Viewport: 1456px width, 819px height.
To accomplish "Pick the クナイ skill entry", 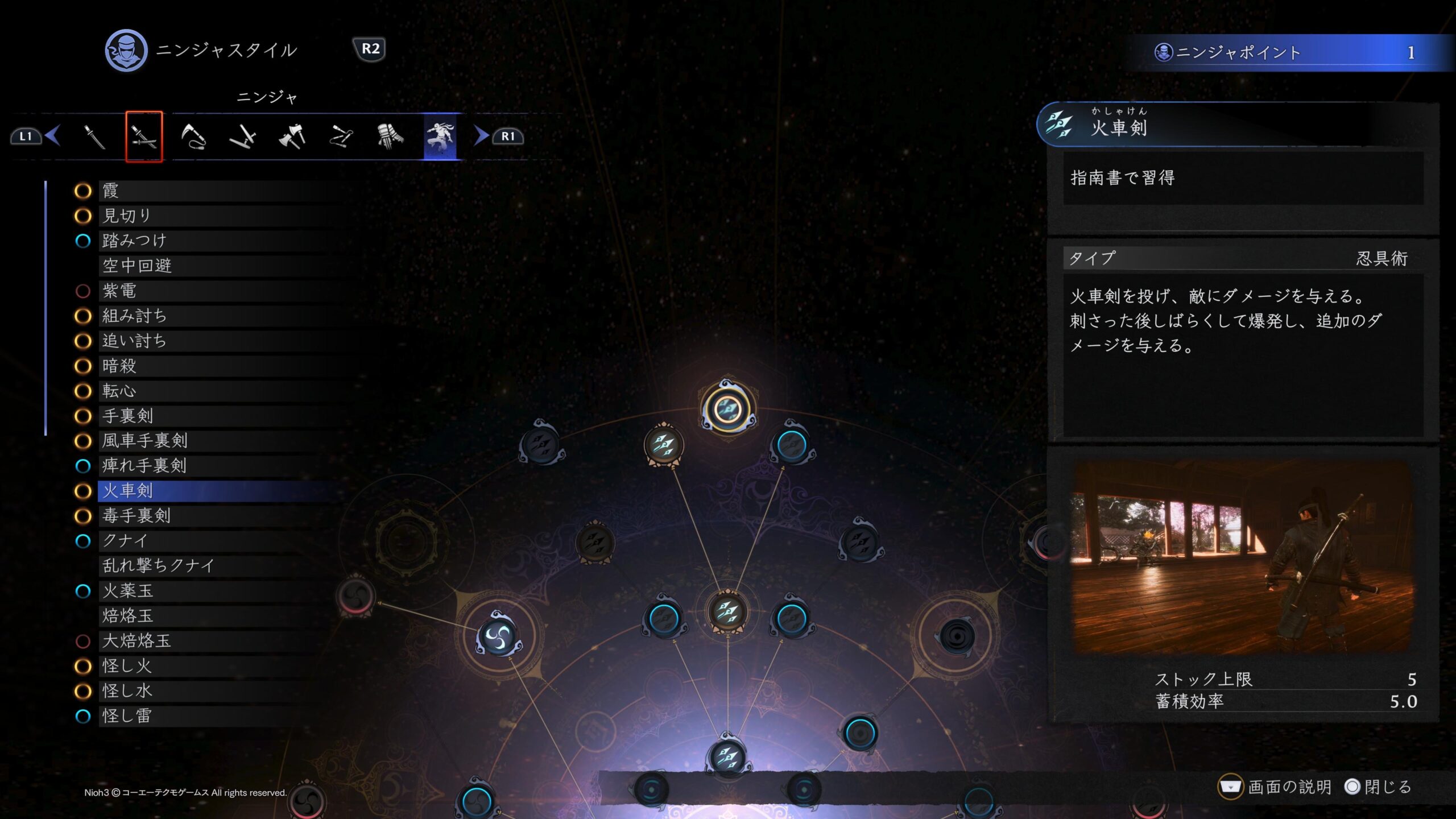I will point(125,541).
